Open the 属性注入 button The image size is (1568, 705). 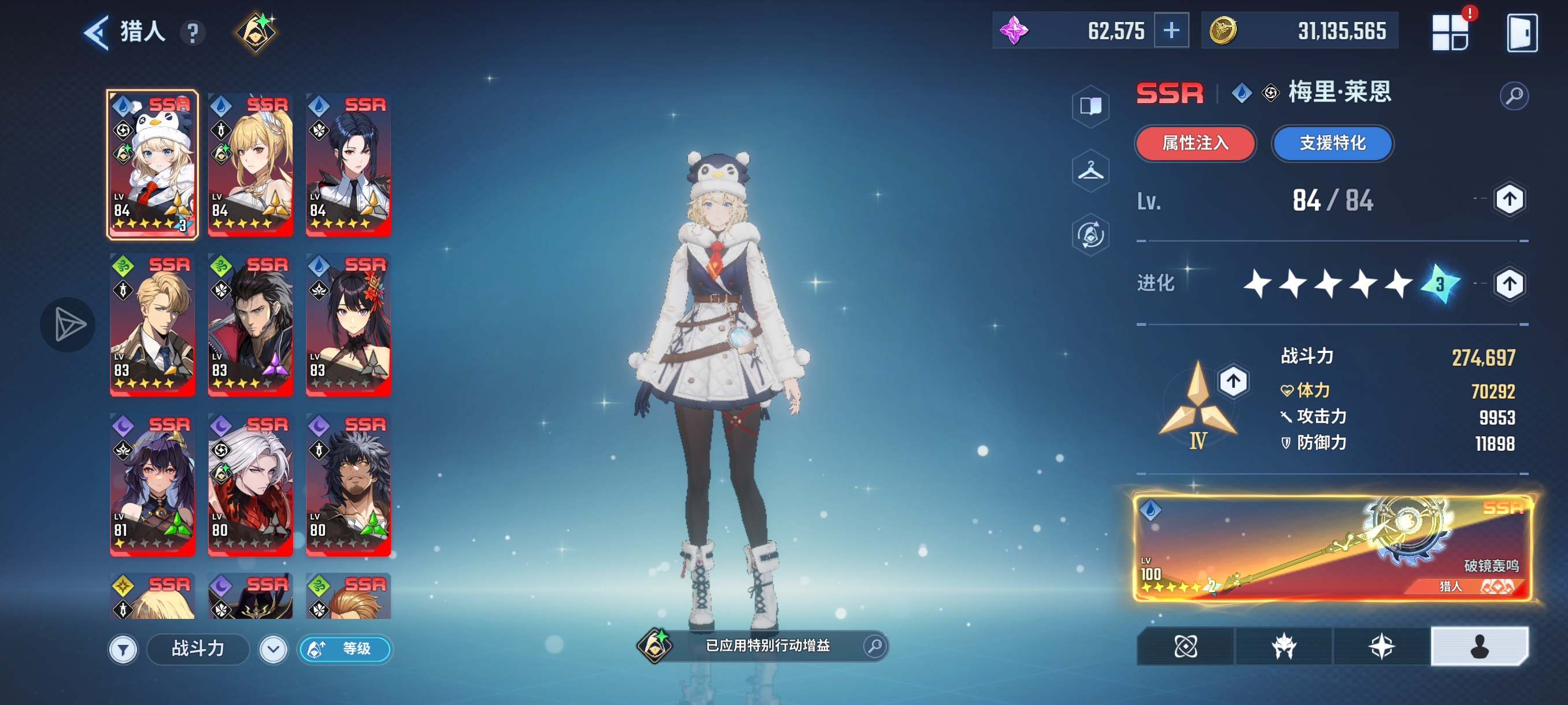(x=1196, y=143)
